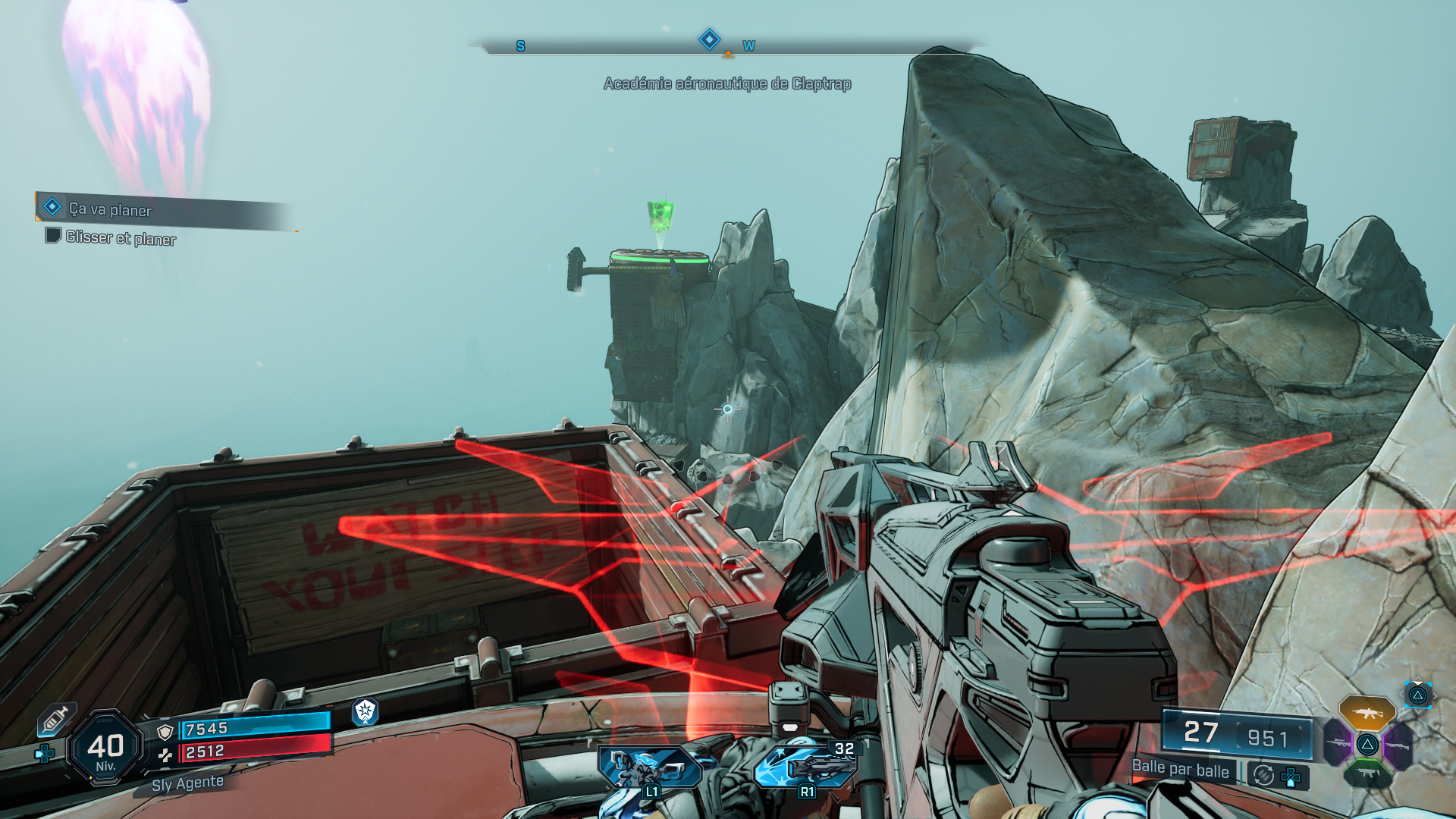Click the "Glisser et planer" objective entry
Image resolution: width=1456 pixels, height=819 pixels.
[120, 238]
